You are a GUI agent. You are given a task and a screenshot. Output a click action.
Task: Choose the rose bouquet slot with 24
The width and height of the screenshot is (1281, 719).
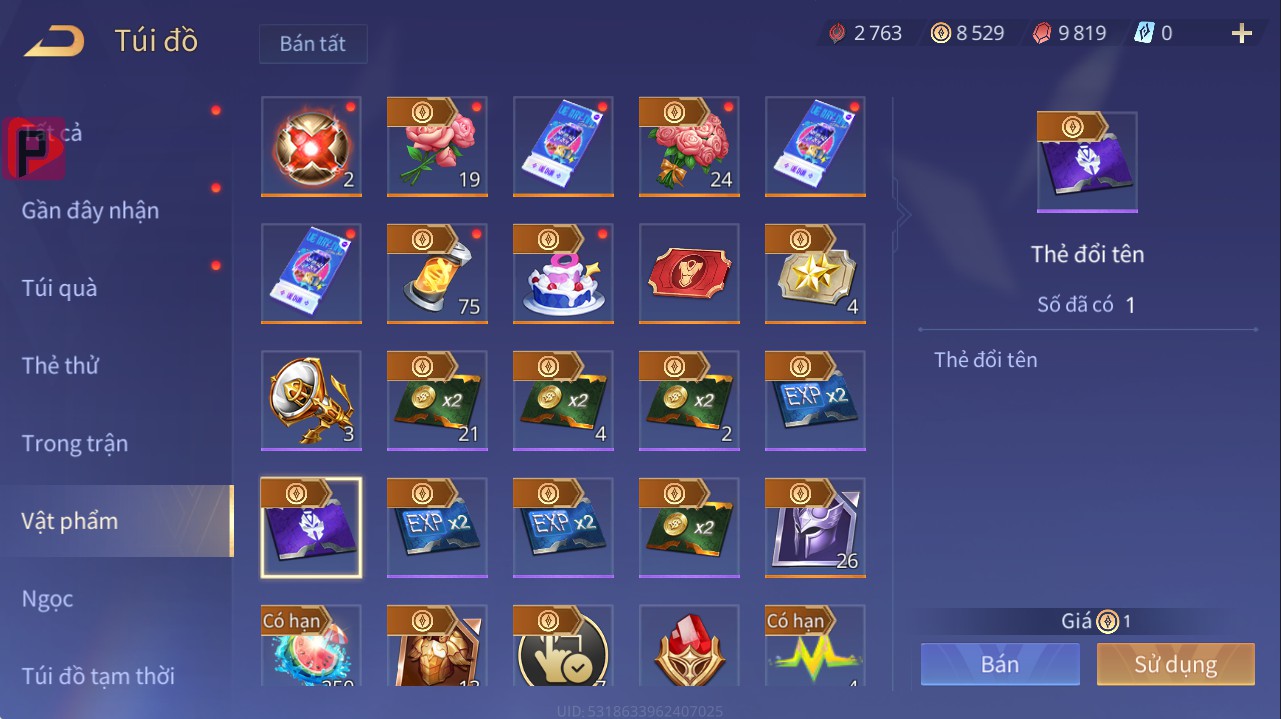pyautogui.click(x=689, y=146)
